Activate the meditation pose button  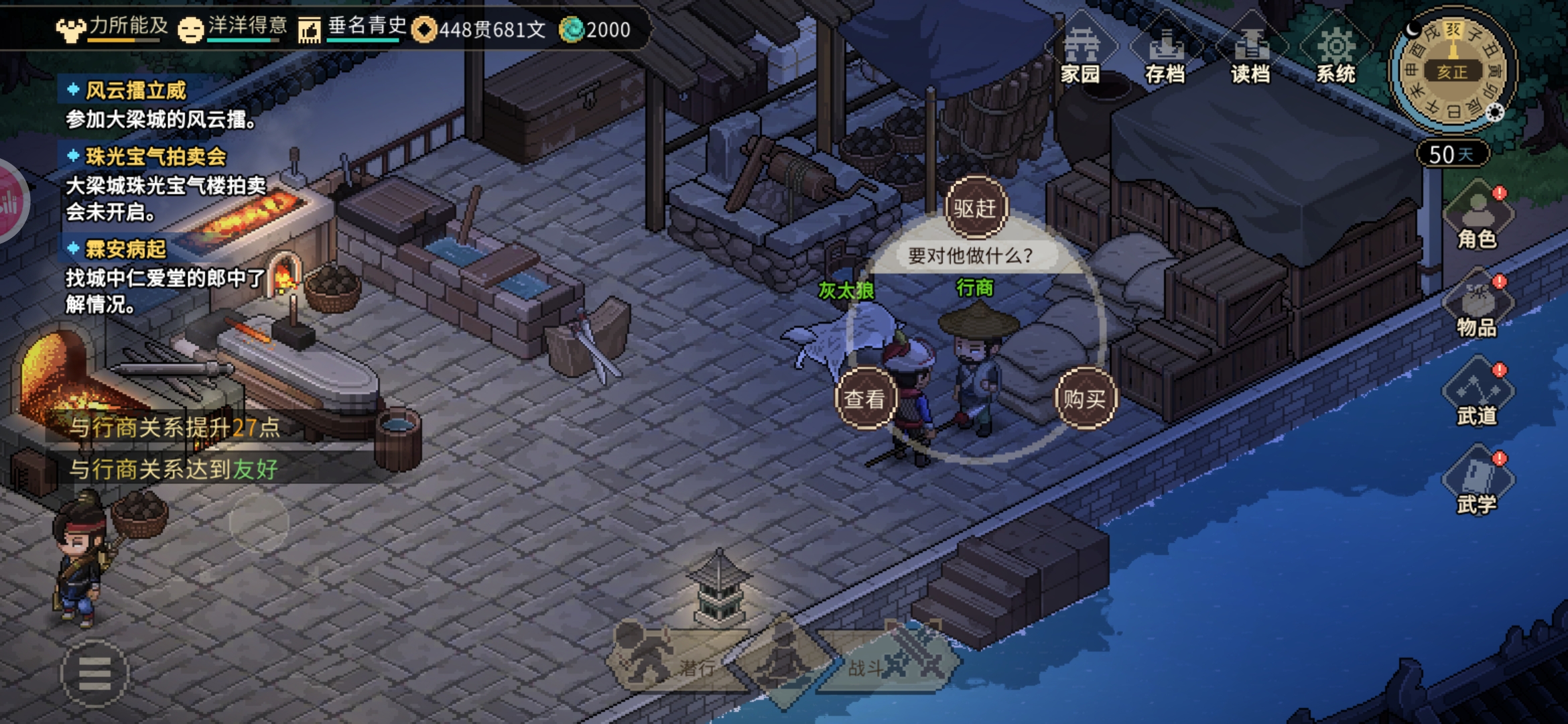click(781, 660)
